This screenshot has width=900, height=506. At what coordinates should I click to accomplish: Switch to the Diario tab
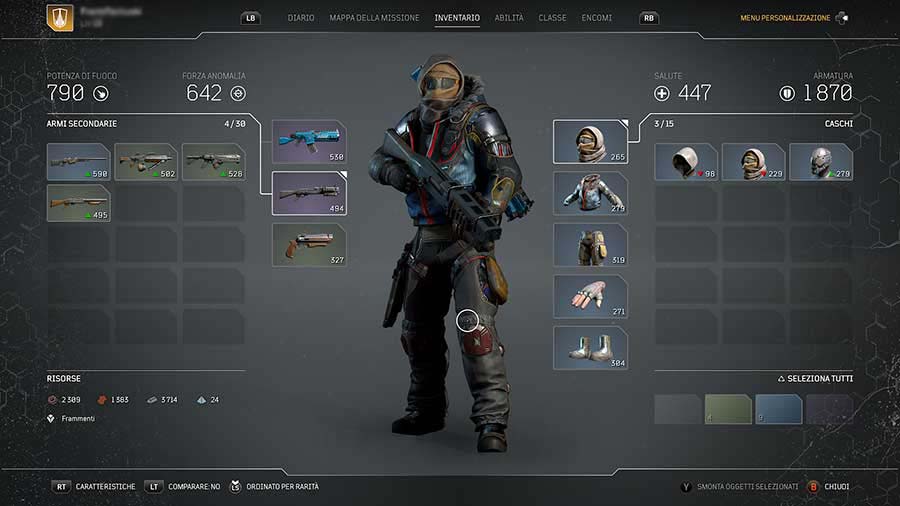(300, 18)
